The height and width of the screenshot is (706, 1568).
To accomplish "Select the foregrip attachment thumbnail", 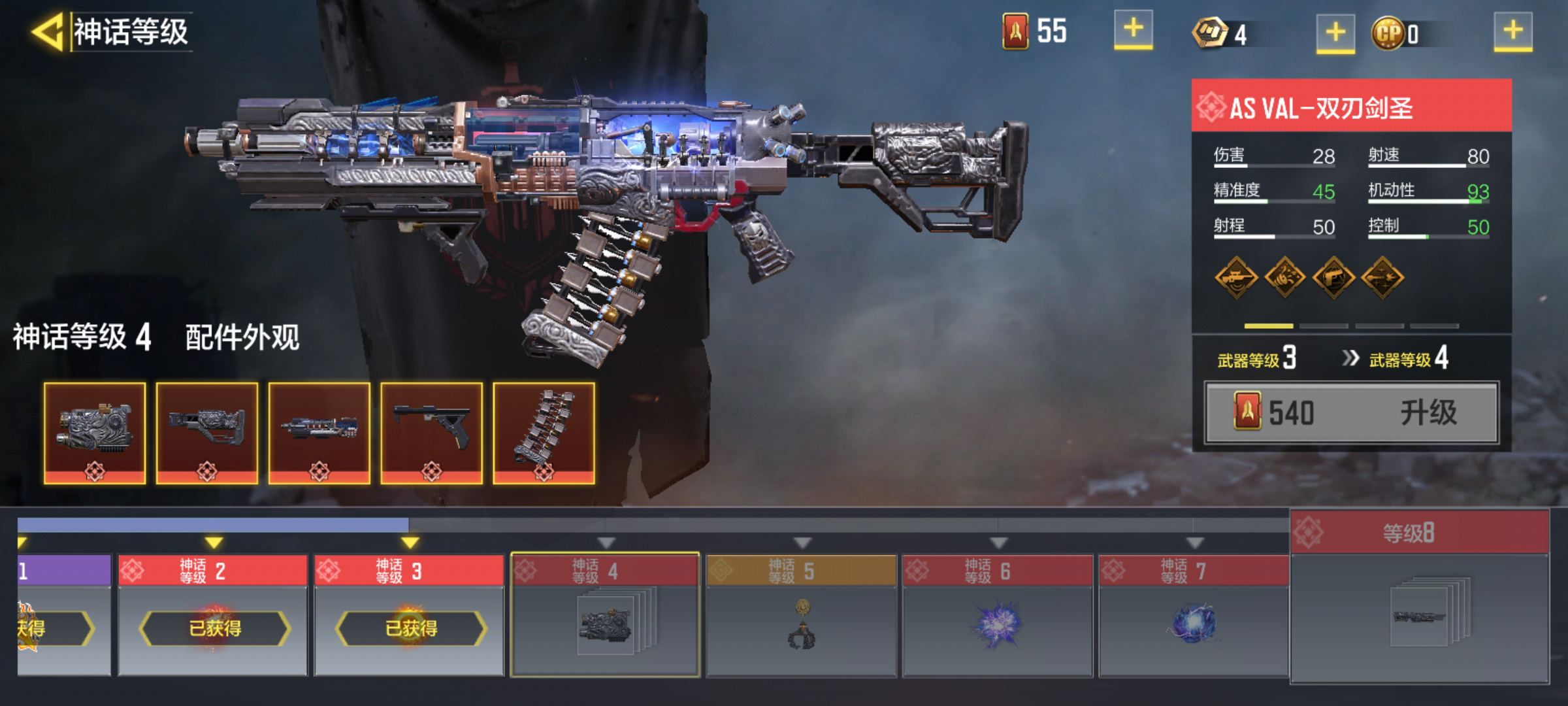I will pos(431,433).
